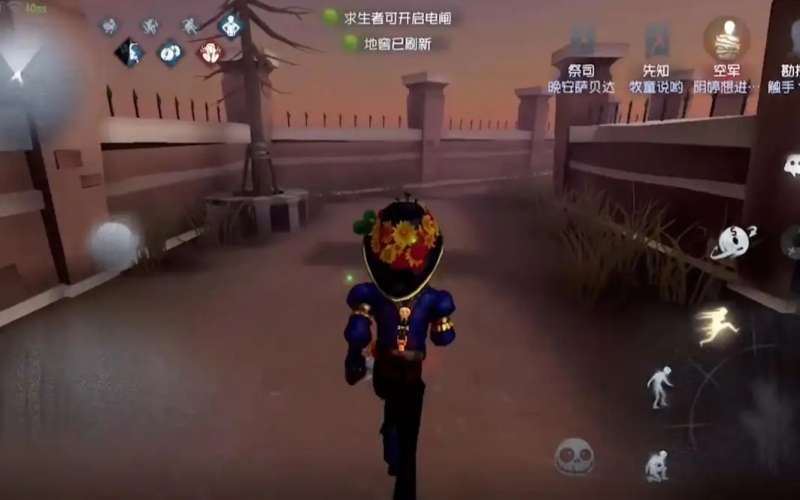
Task: Tap the dungeon refreshed notice (地窖已刷新)
Action: coord(394,43)
